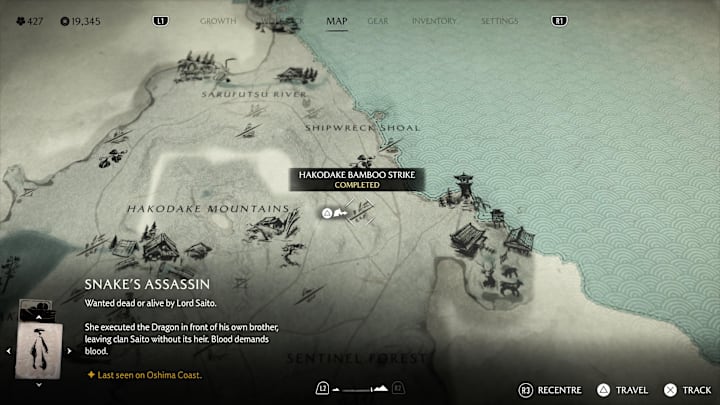Select the Hakodake Bamboo Strike map marker

tap(327, 213)
